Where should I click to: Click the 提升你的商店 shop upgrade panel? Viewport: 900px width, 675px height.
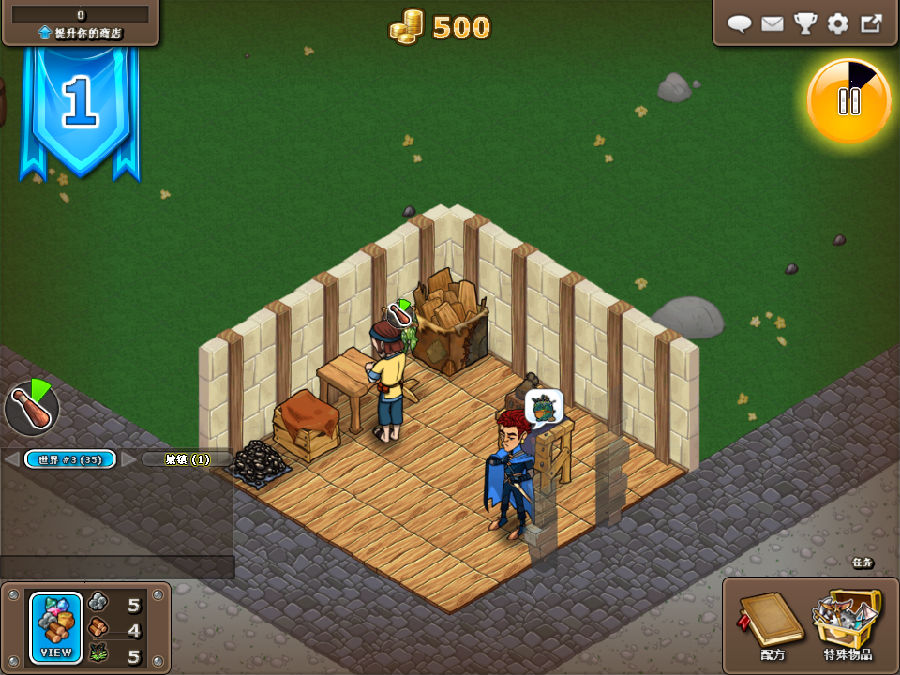pyautogui.click(x=80, y=23)
